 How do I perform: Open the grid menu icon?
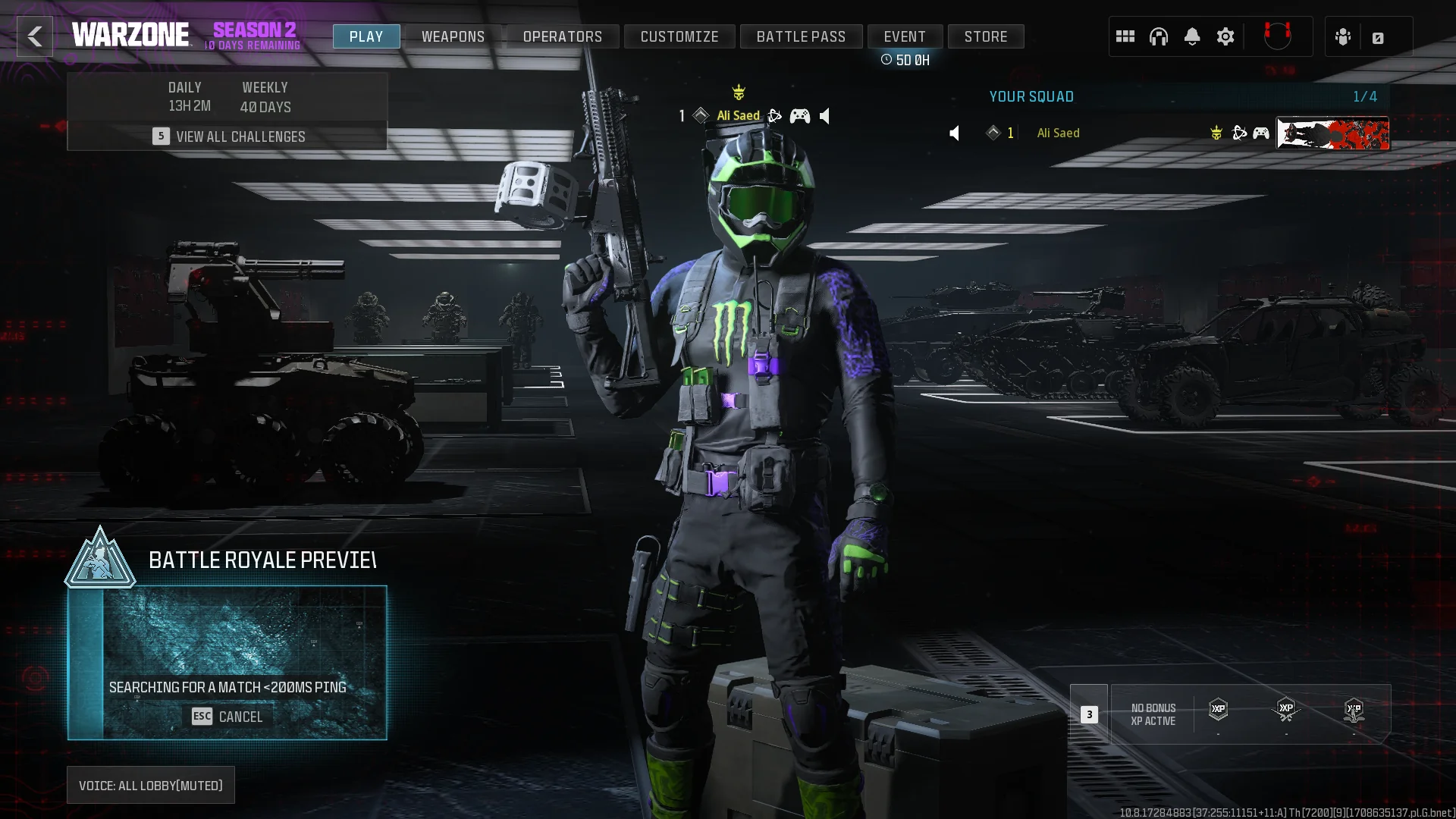tap(1125, 36)
